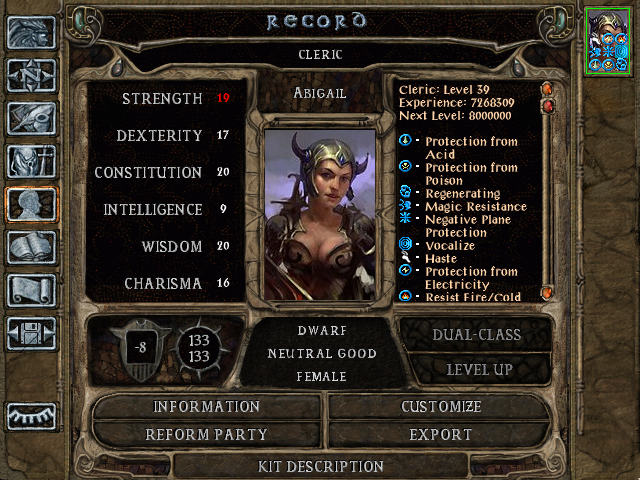Click the Customize button
Viewport: 640px width, 480px height.
coord(441,407)
